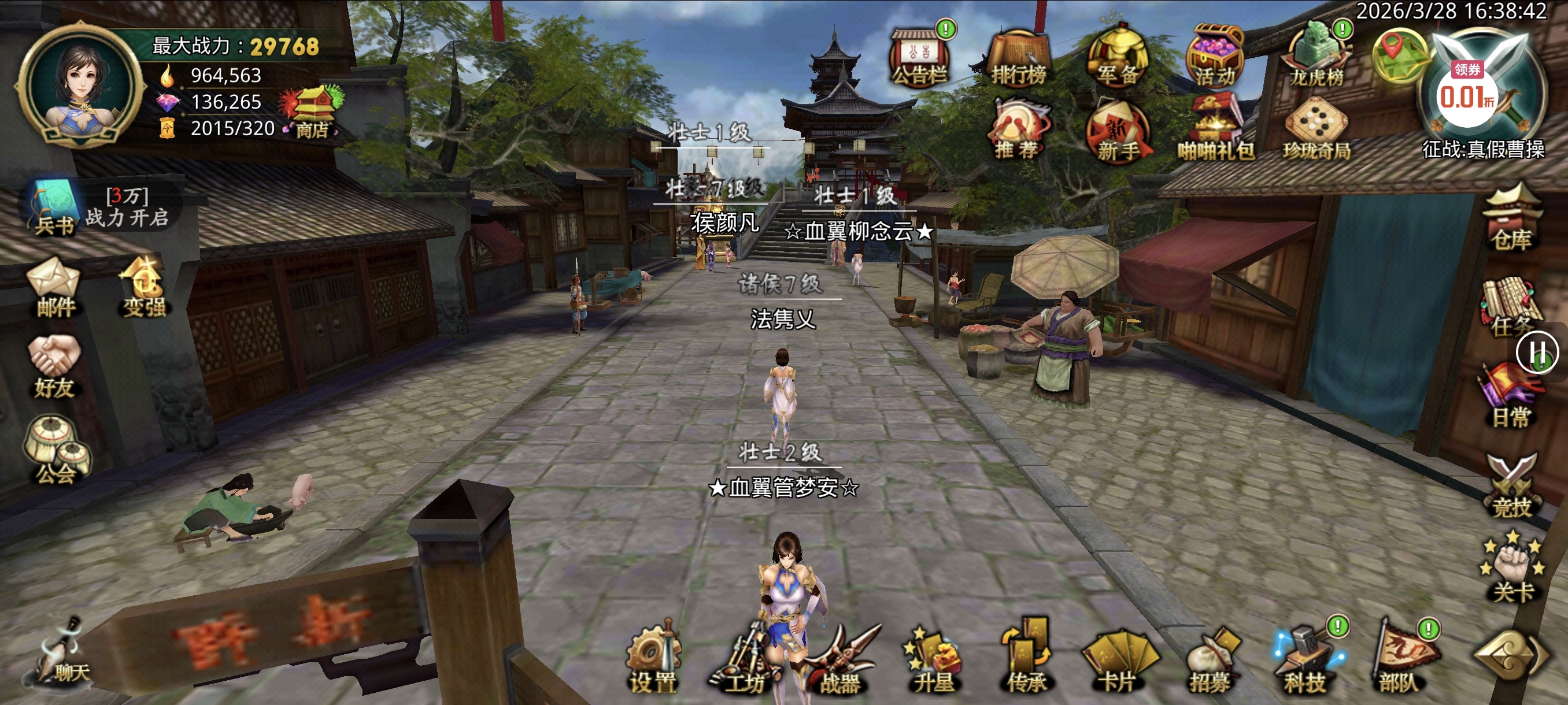Open the 龙虎榜 leaderboard
This screenshot has width=1568, height=705.
point(1316,57)
